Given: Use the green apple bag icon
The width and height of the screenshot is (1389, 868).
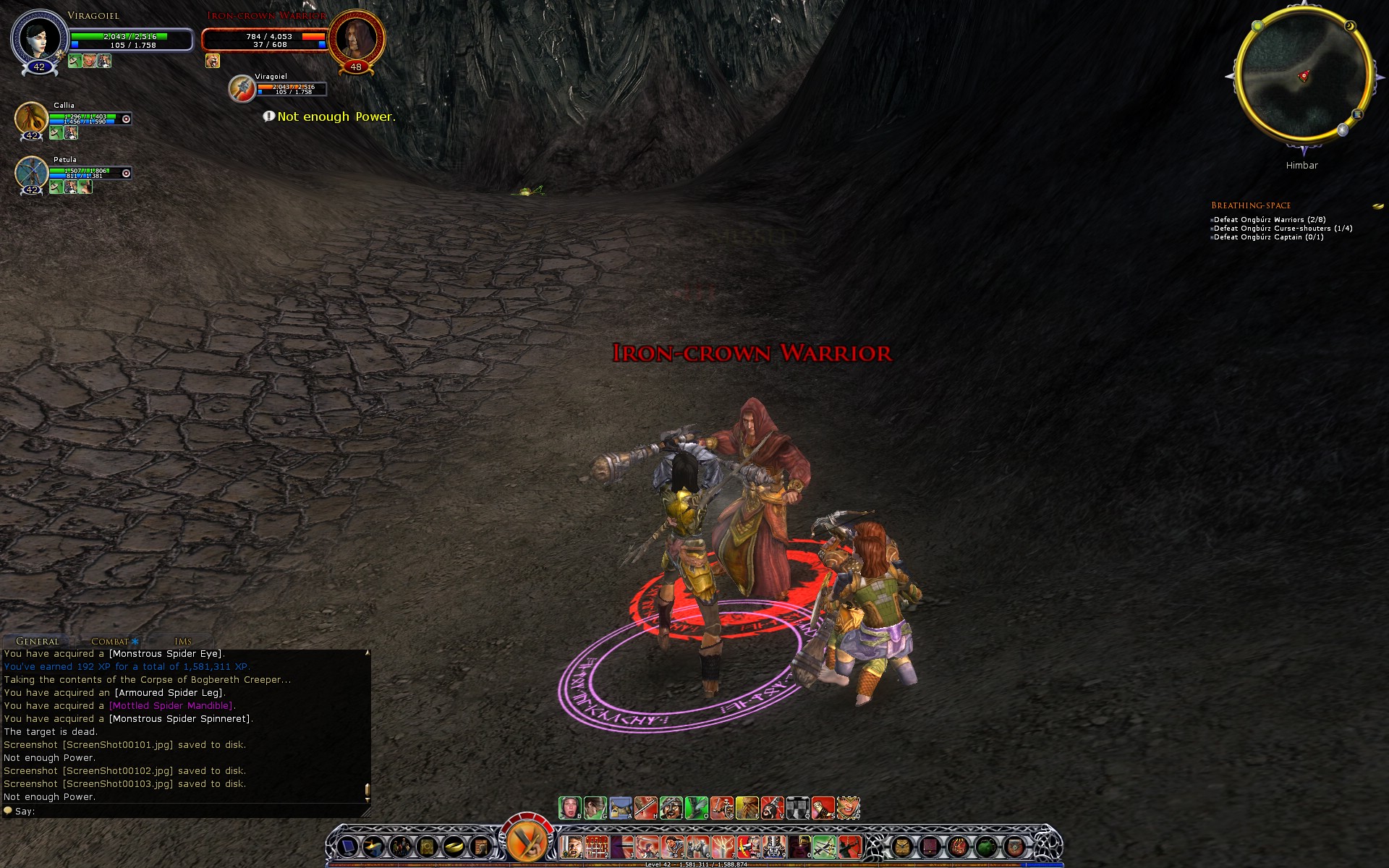Looking at the screenshot, I should point(986,846).
